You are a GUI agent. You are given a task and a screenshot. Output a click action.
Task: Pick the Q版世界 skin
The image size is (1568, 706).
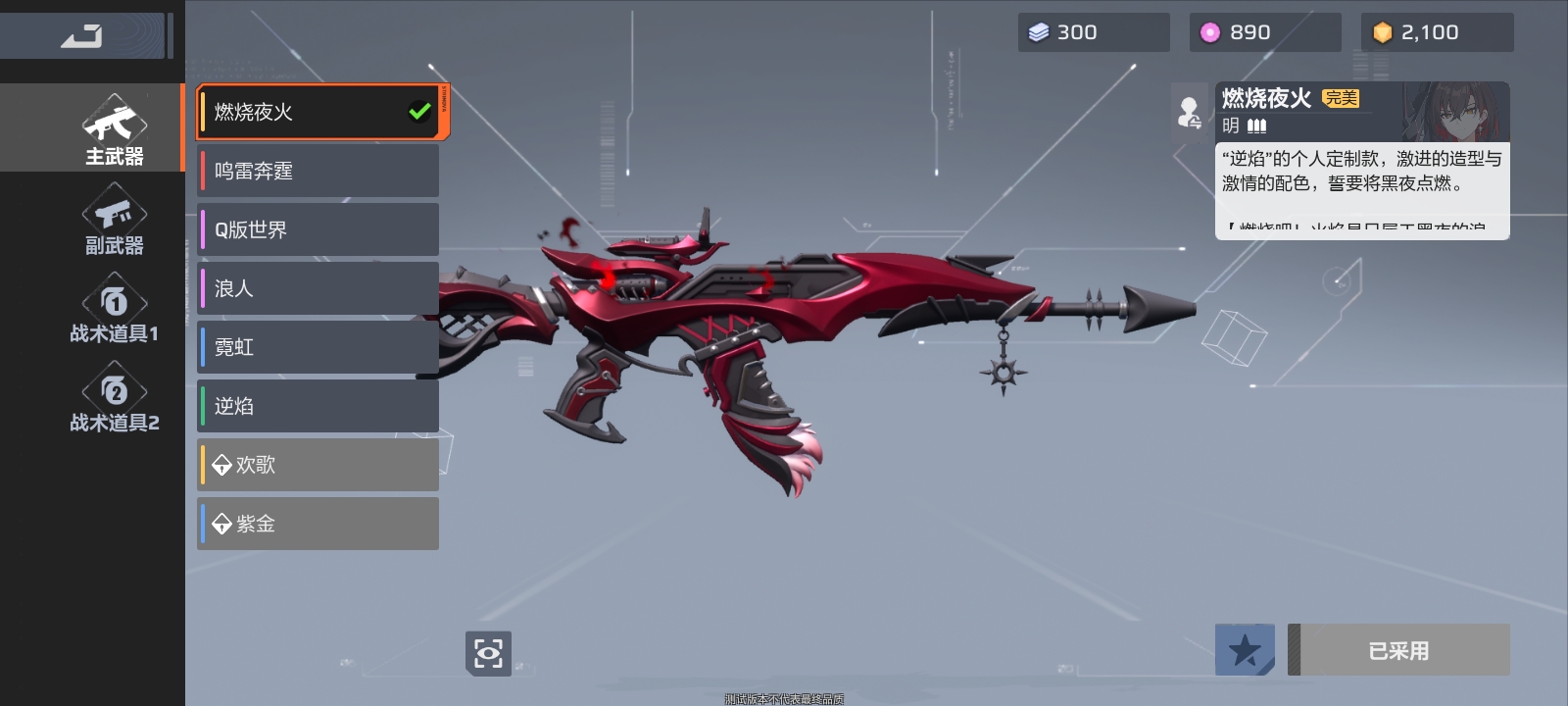click(318, 229)
